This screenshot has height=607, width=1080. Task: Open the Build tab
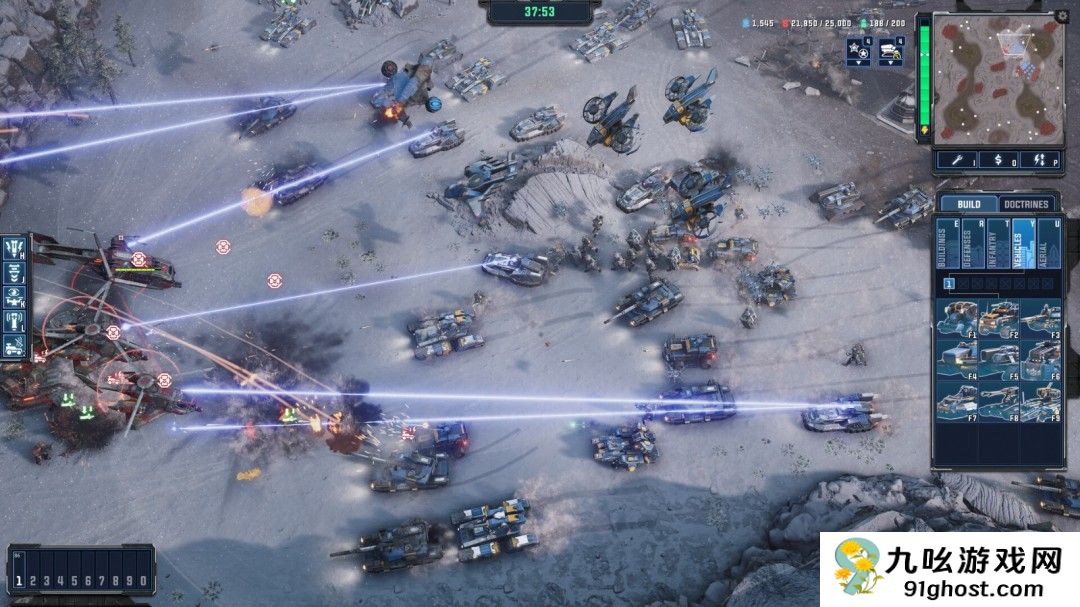[x=969, y=204]
